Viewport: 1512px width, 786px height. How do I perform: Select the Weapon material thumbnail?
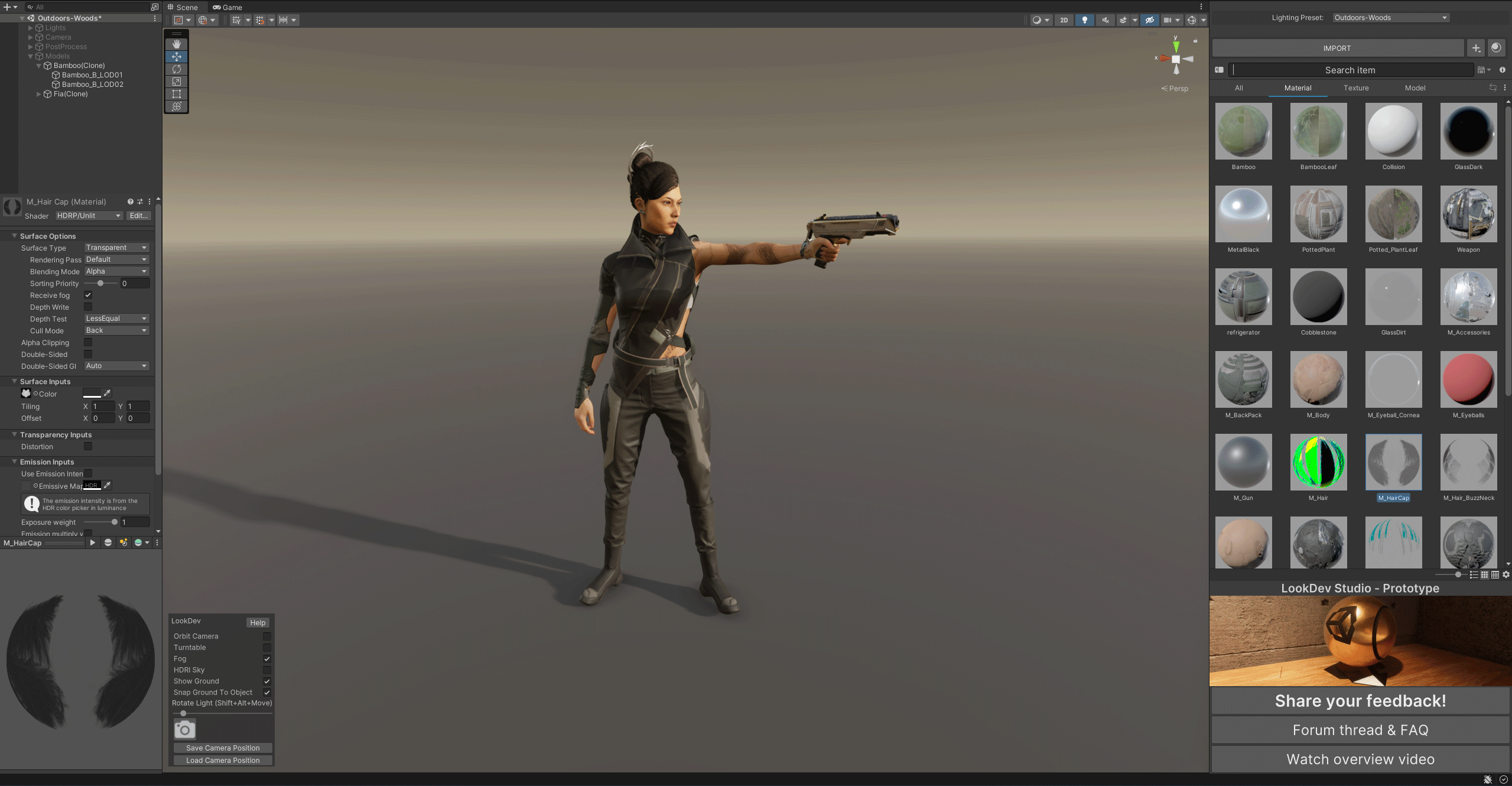tap(1469, 215)
